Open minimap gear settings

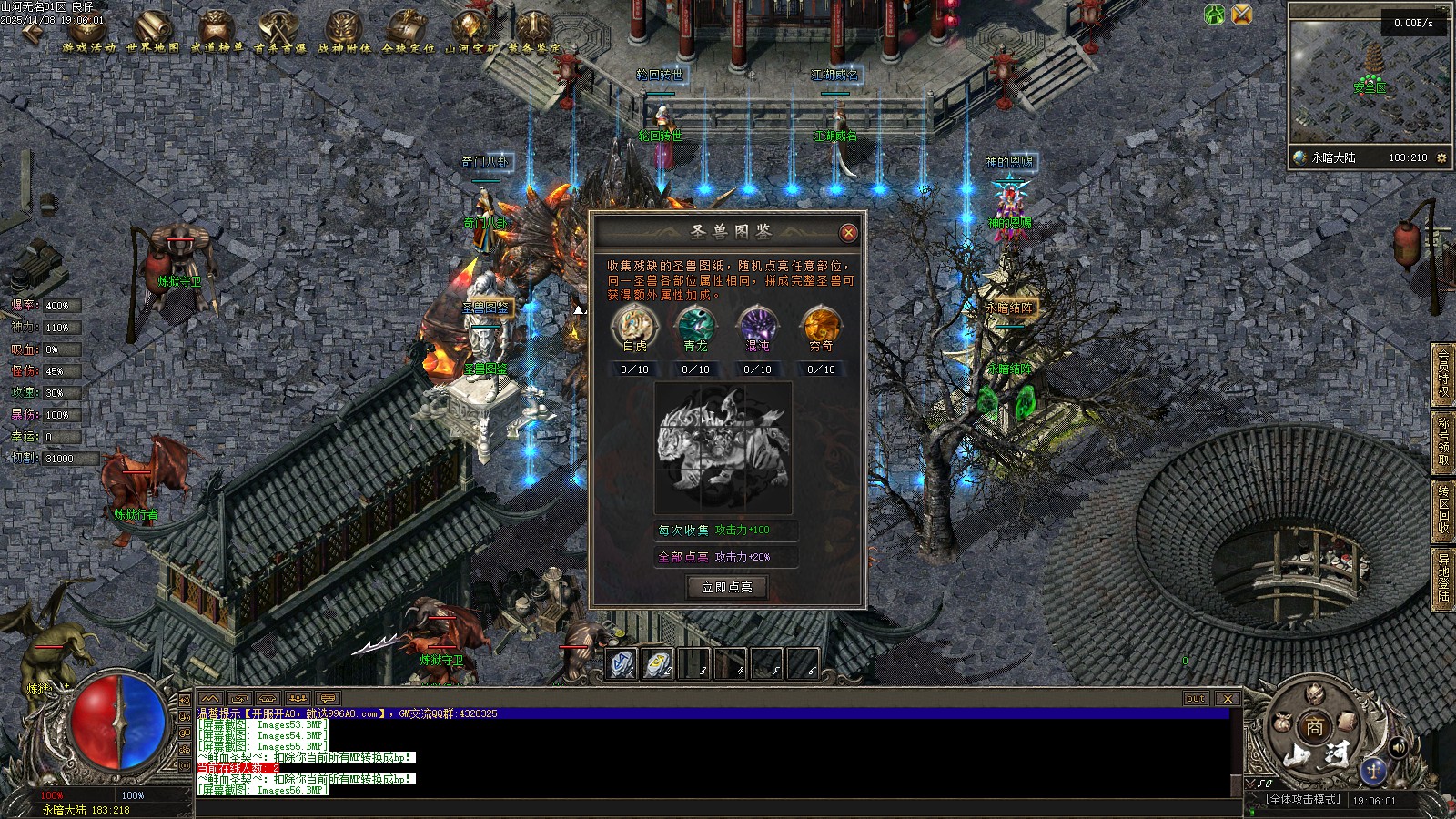click(1441, 158)
